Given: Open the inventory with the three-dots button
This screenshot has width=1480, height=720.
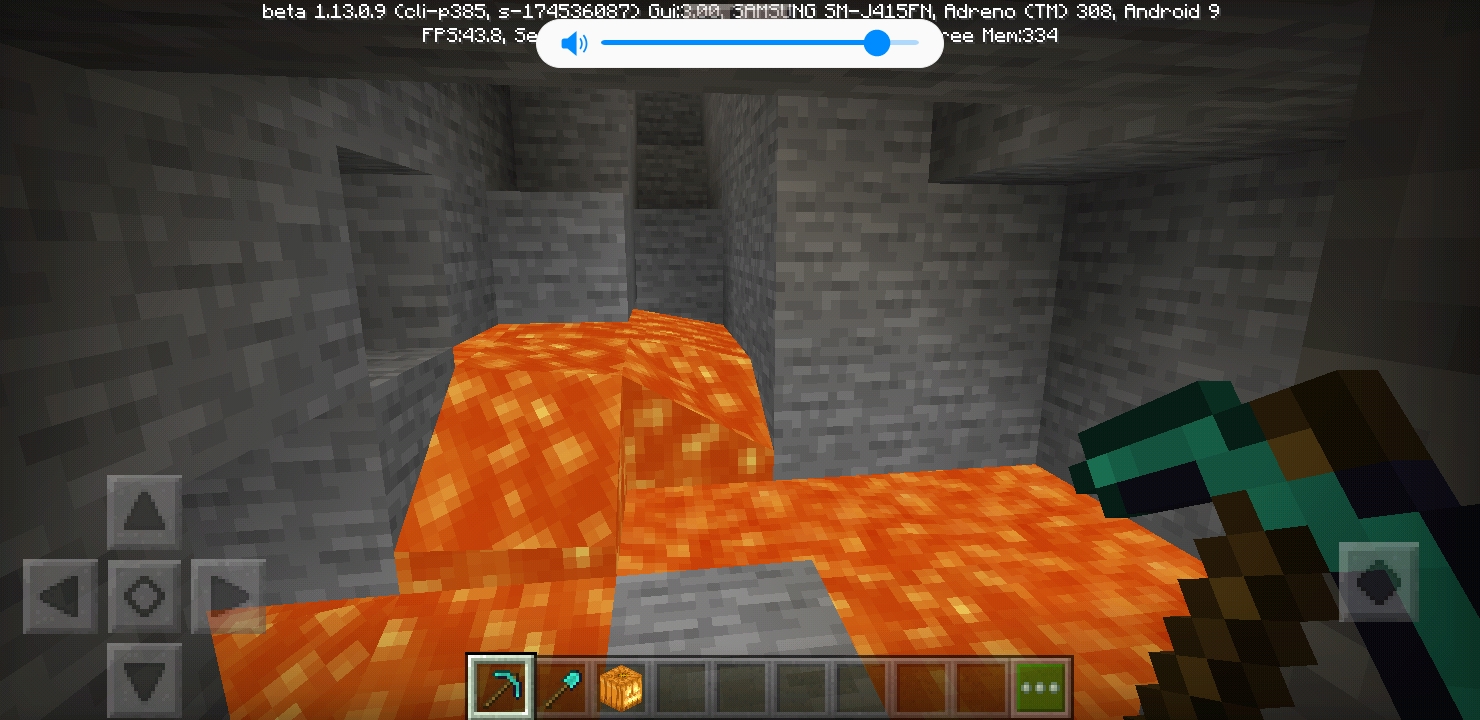Looking at the screenshot, I should coord(1041,687).
